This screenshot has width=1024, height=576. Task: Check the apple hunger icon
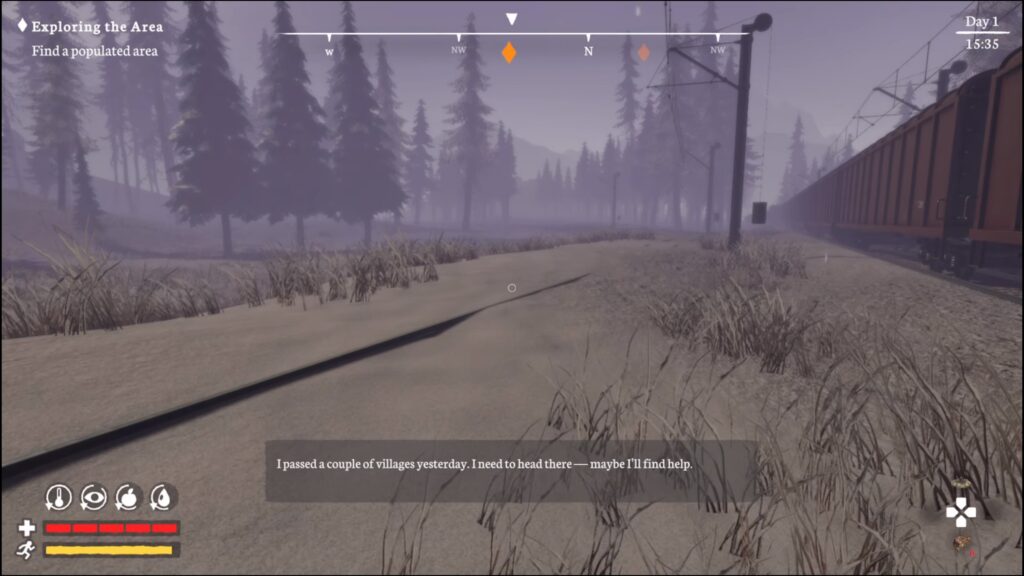(x=127, y=496)
